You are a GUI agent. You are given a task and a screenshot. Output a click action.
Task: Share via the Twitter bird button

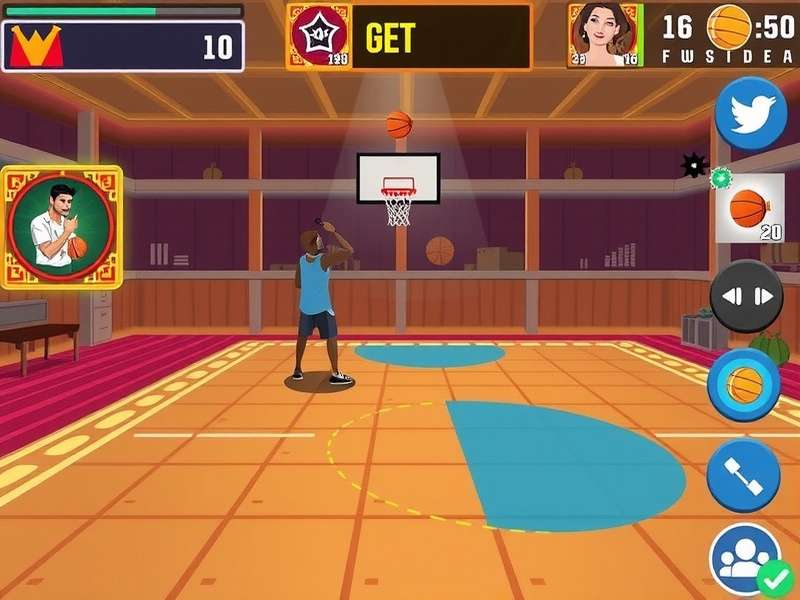[750, 113]
